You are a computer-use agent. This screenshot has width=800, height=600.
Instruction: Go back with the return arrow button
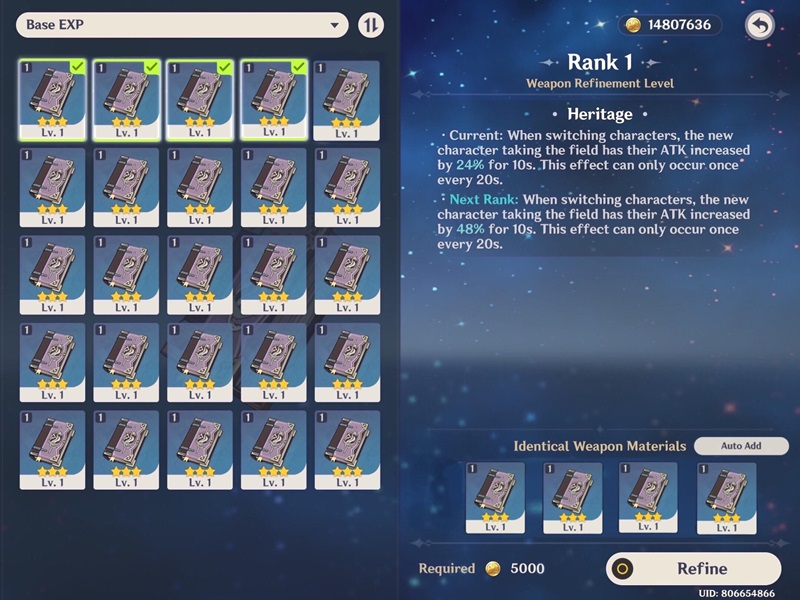(x=759, y=26)
